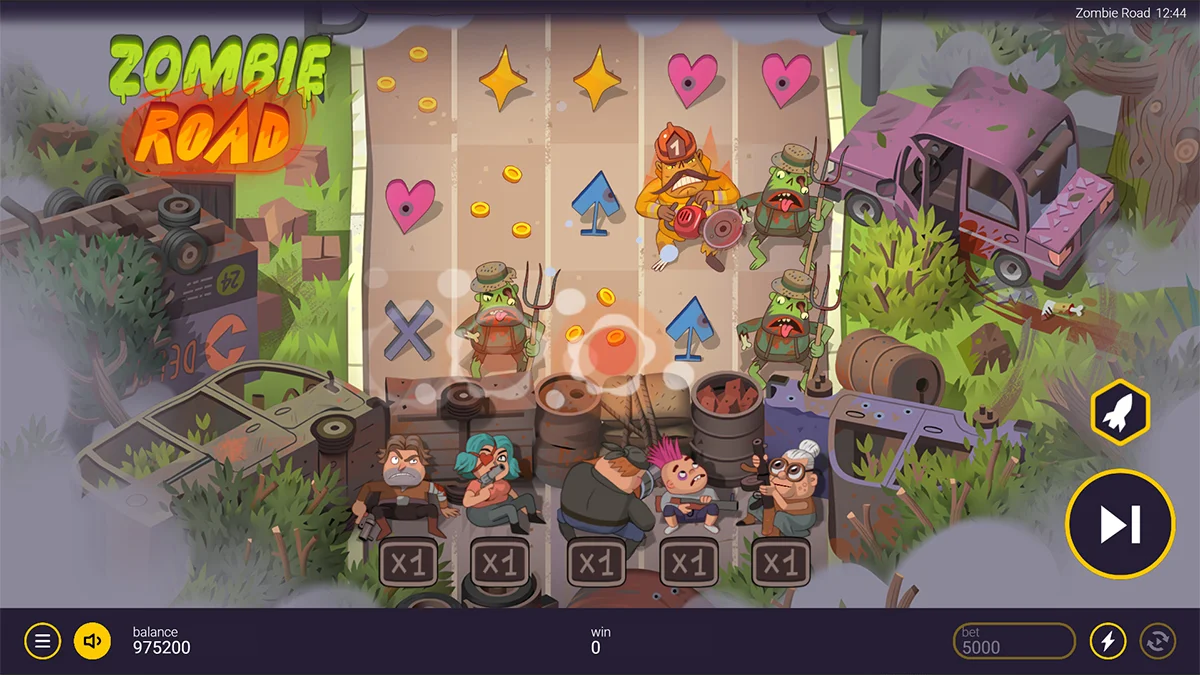Open the hamburger menu
This screenshot has width=1200, height=675.
coord(42,641)
